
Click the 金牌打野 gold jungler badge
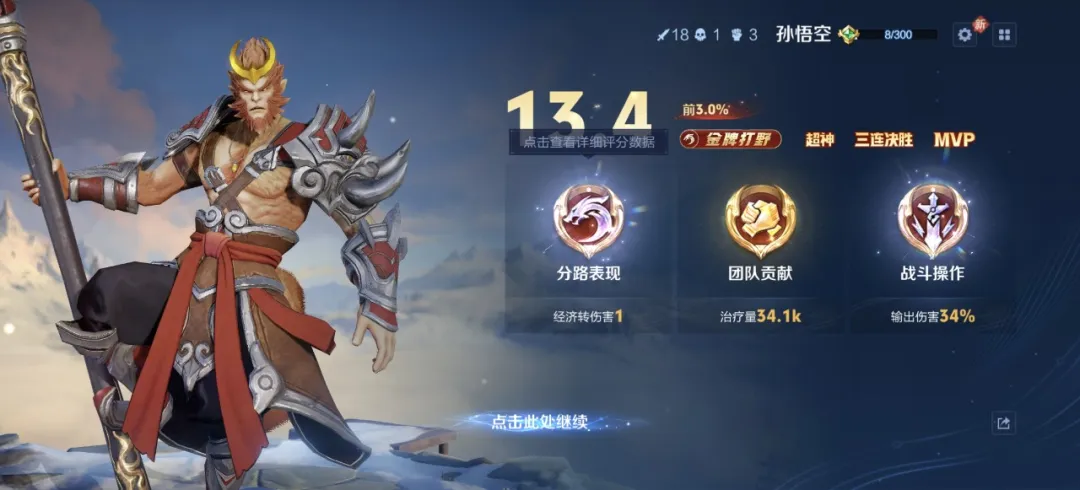(730, 140)
